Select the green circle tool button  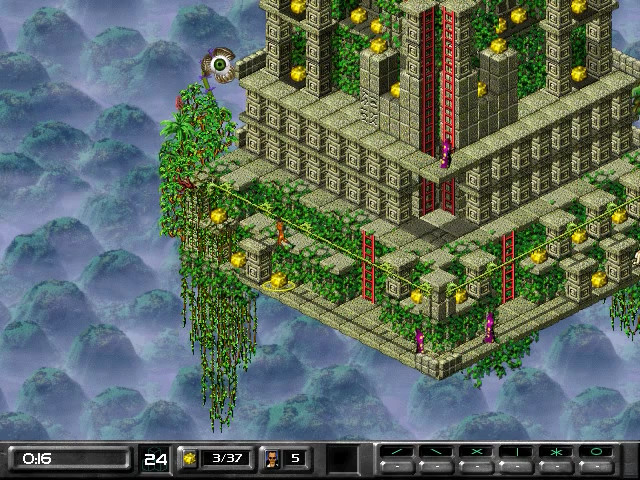point(597,453)
